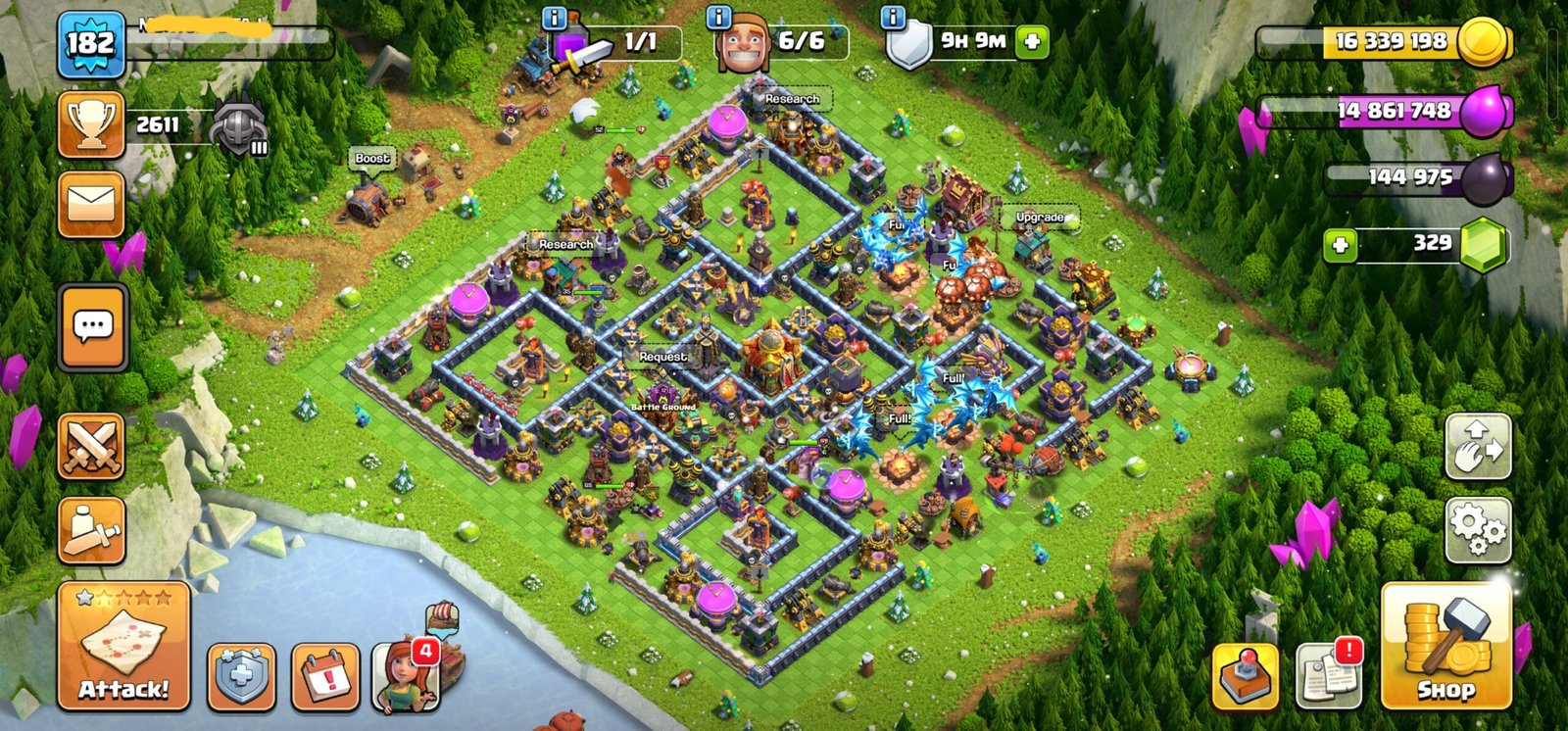Show info for the 1/1 lab counter
The width and height of the screenshot is (1568, 731).
point(554,18)
